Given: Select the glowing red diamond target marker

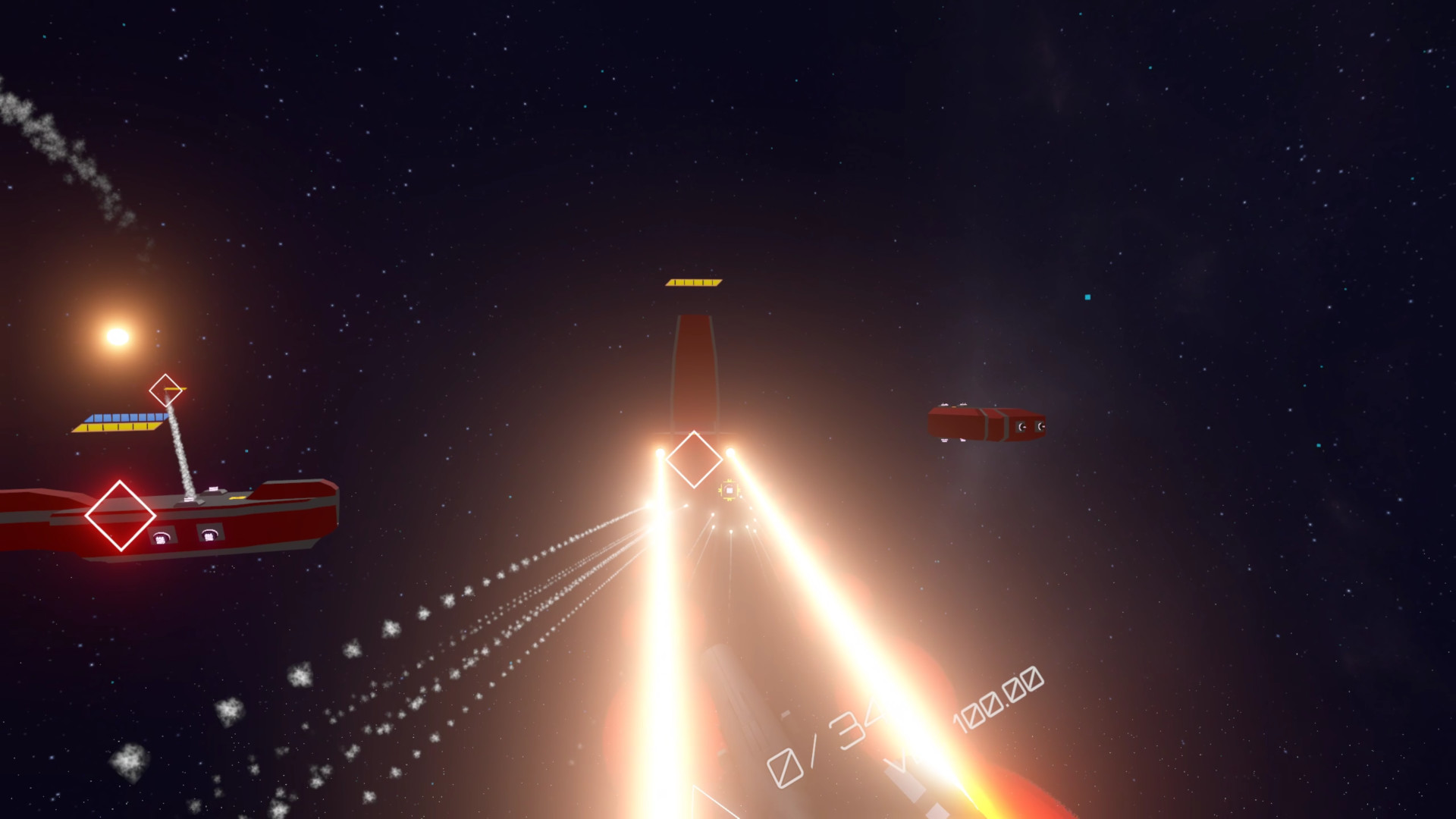Looking at the screenshot, I should point(121,516).
